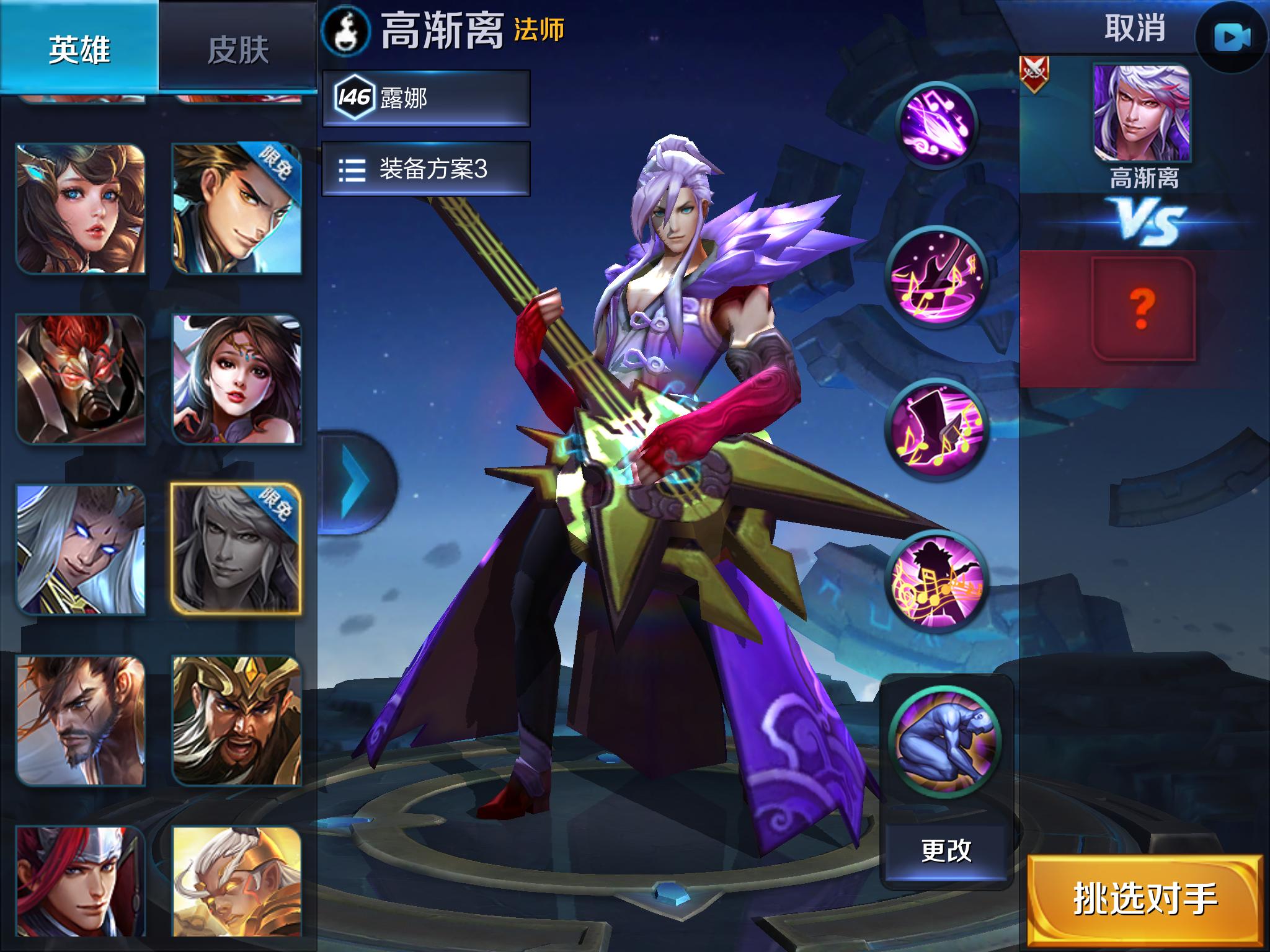1270x952 pixels.
Task: Select the white-haired glowing-eyed hero portrait
Action: coord(81,550)
